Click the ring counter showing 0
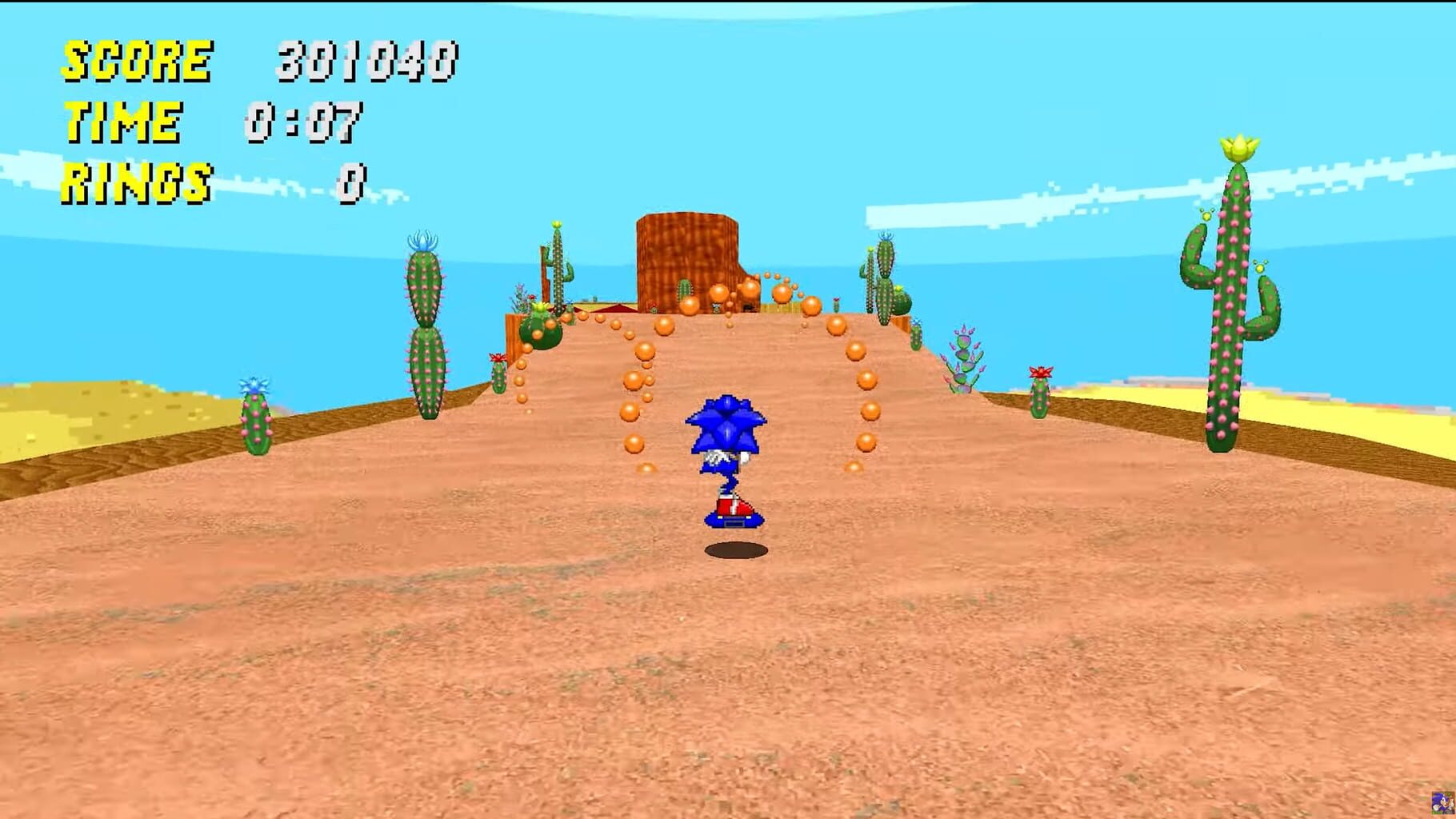The height and width of the screenshot is (819, 1456). [x=352, y=180]
